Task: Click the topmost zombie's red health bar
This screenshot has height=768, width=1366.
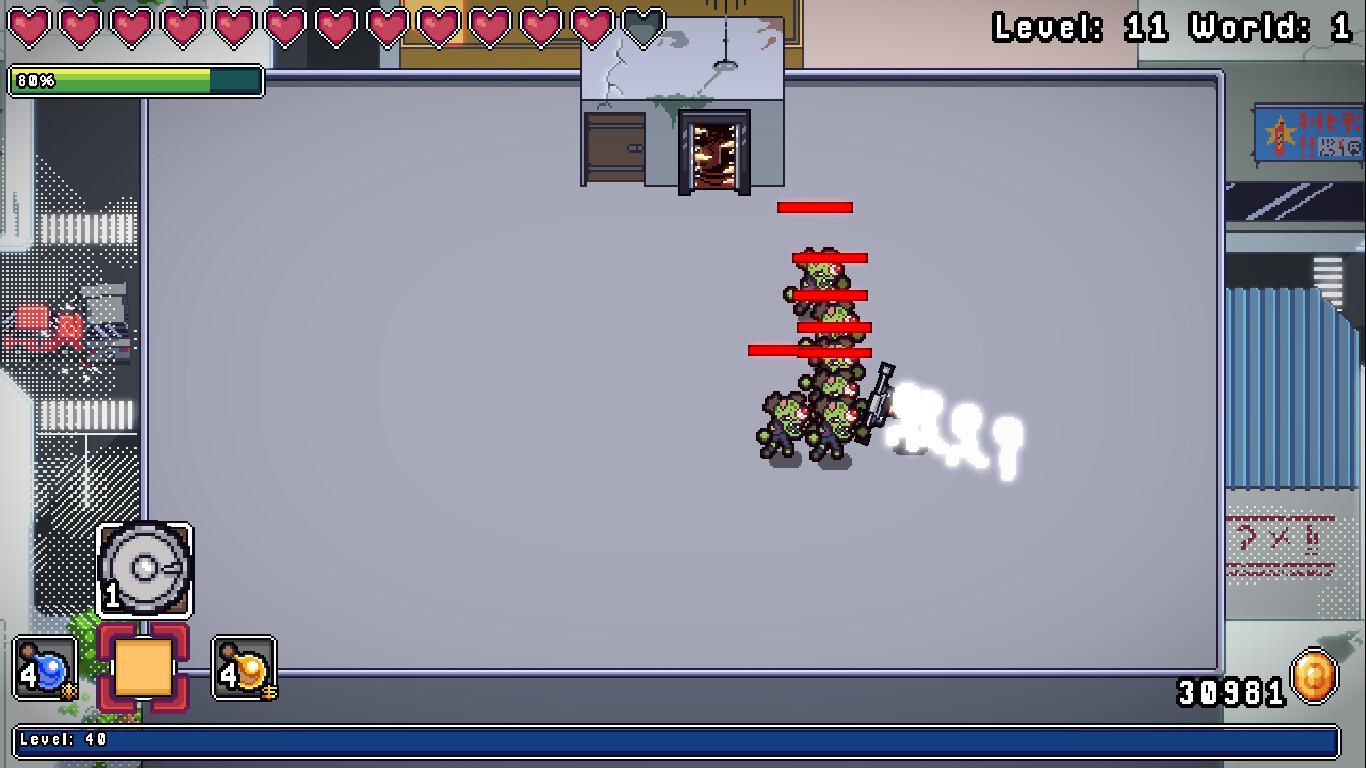Action: [815, 208]
